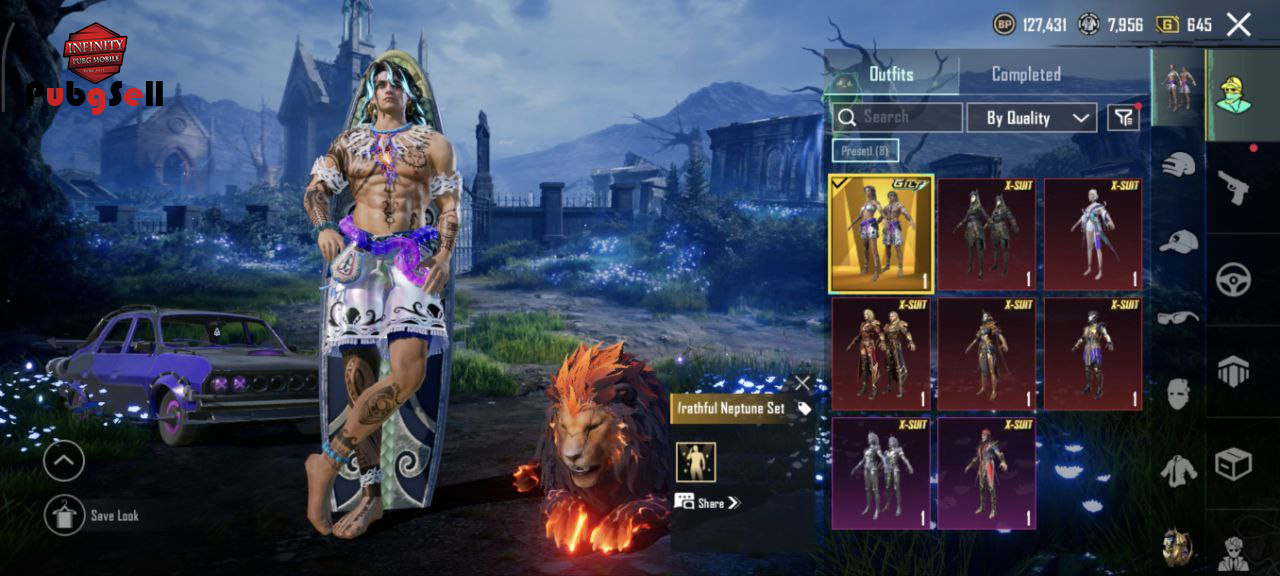Select the Preset (8) tag

pyautogui.click(x=865, y=150)
